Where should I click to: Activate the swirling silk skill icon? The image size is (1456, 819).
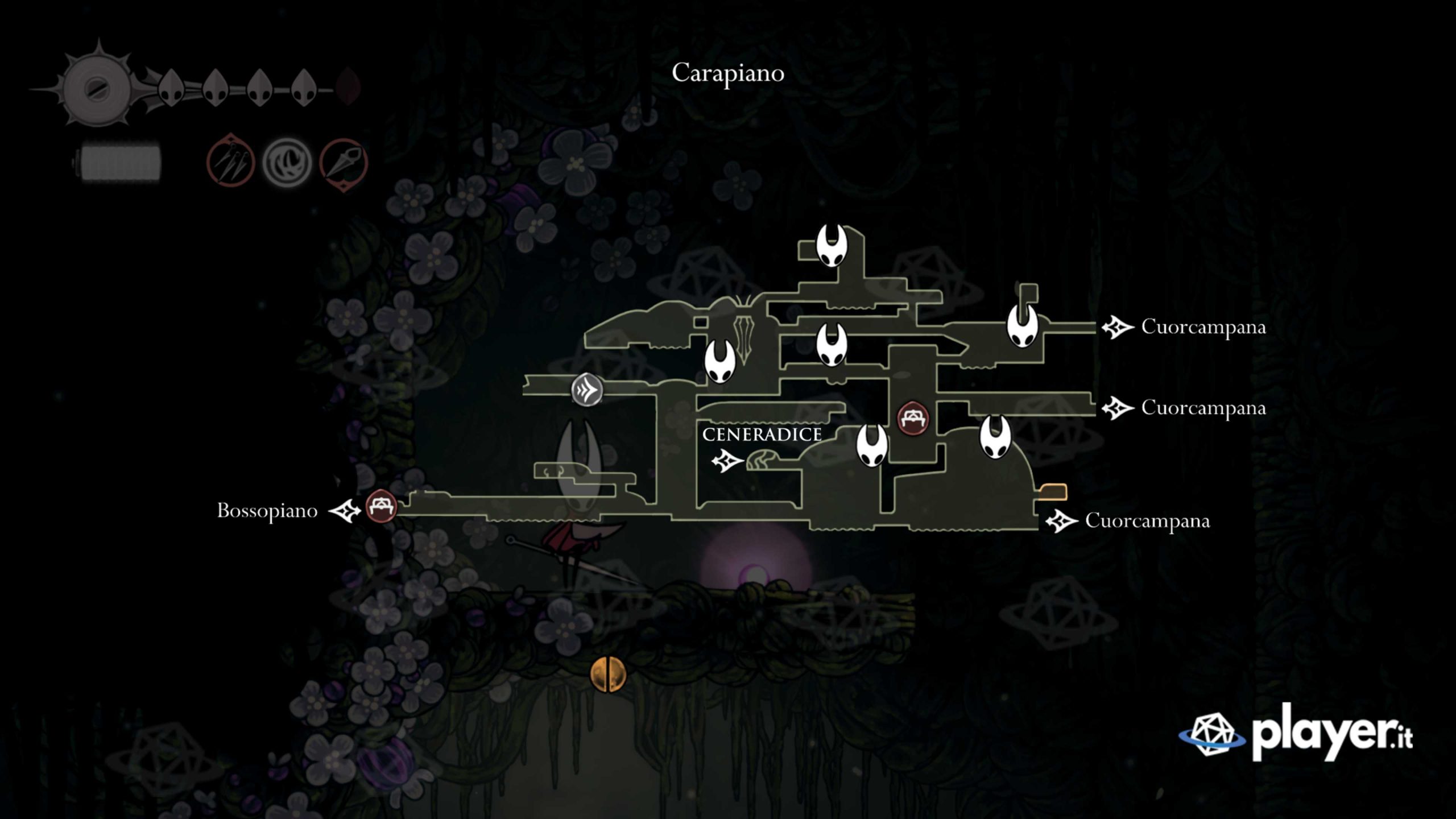pos(287,163)
